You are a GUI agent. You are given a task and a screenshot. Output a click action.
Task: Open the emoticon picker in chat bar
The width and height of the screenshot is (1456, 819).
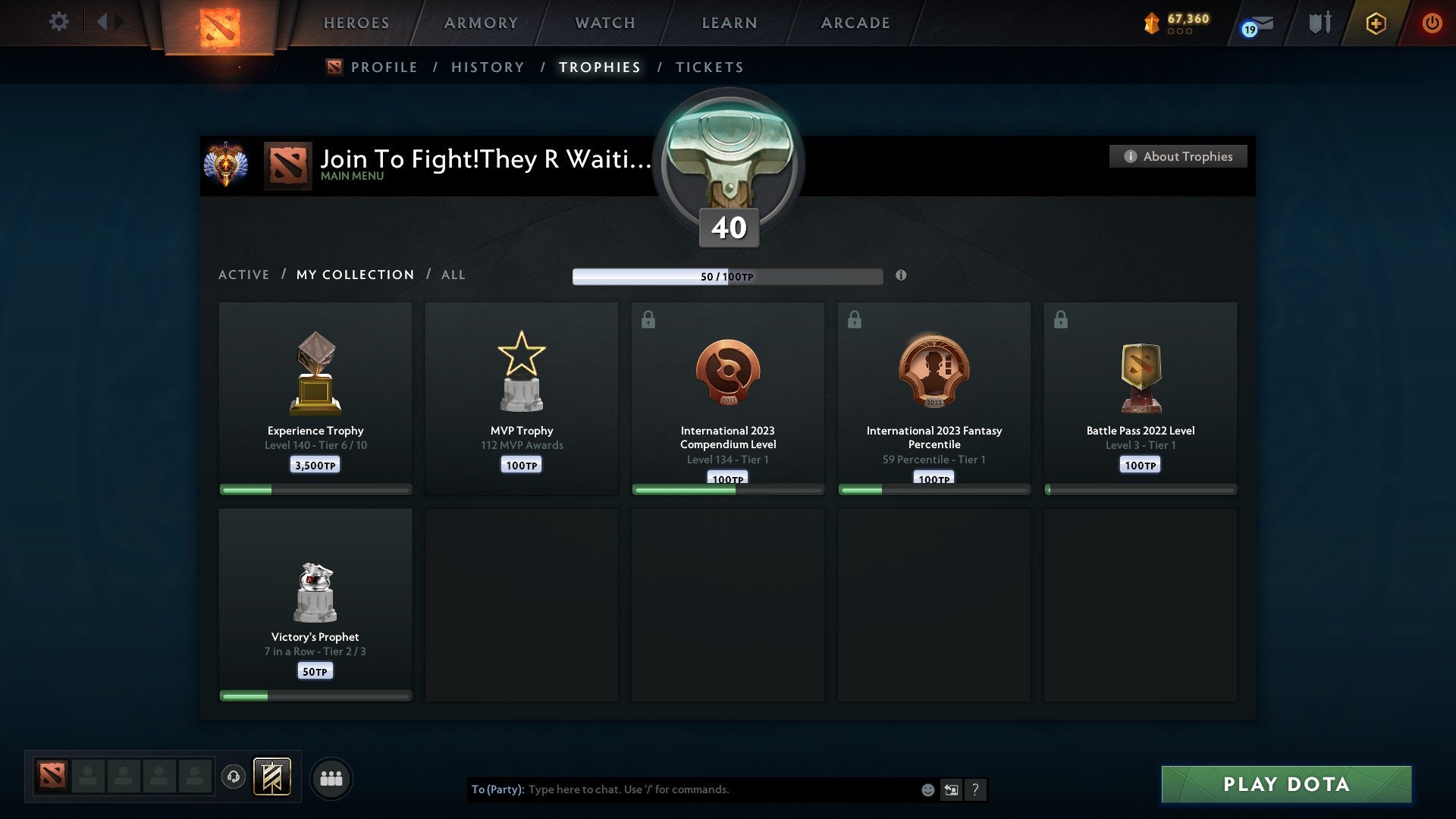point(927,789)
